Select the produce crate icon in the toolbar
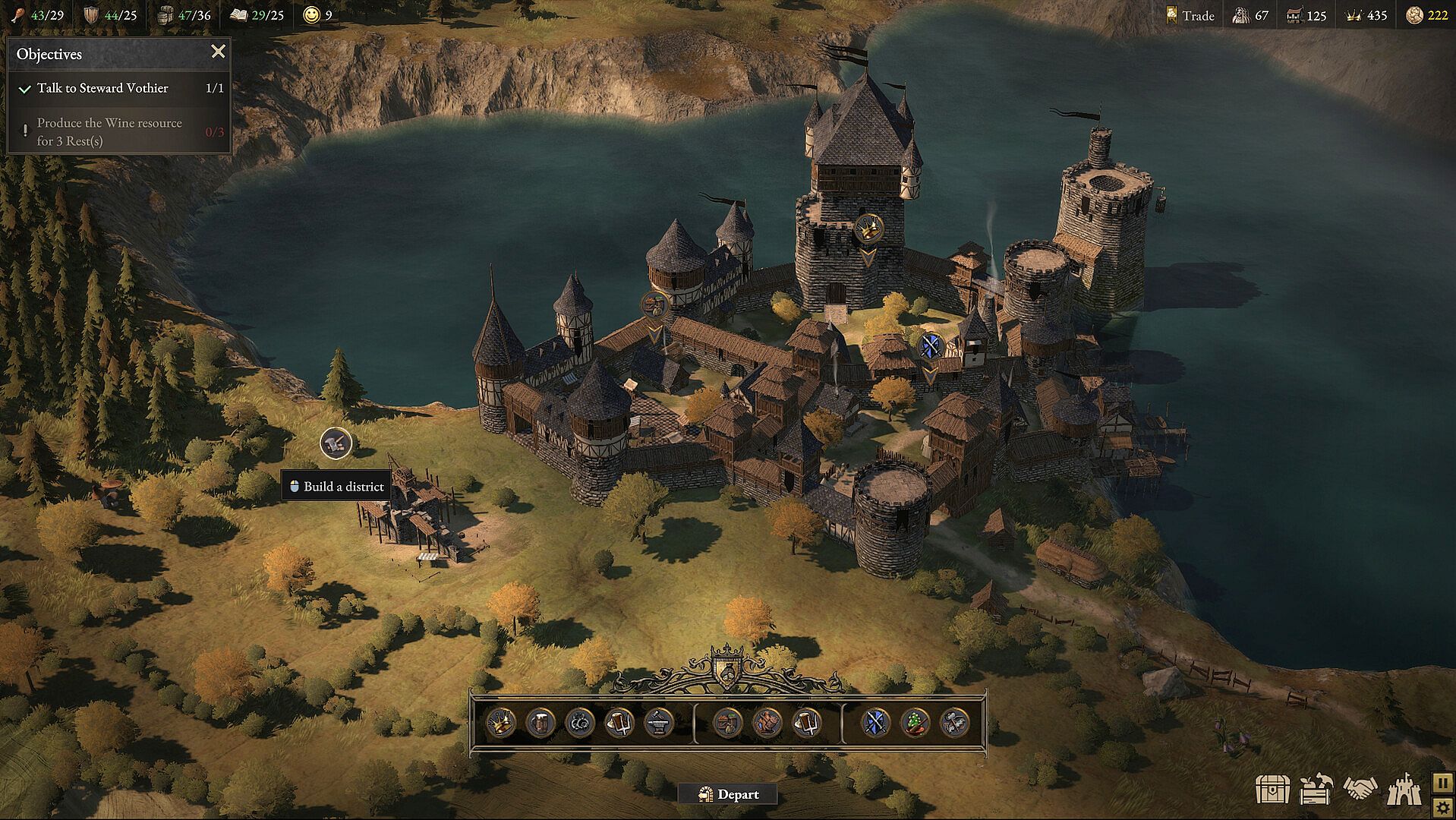 (727, 722)
